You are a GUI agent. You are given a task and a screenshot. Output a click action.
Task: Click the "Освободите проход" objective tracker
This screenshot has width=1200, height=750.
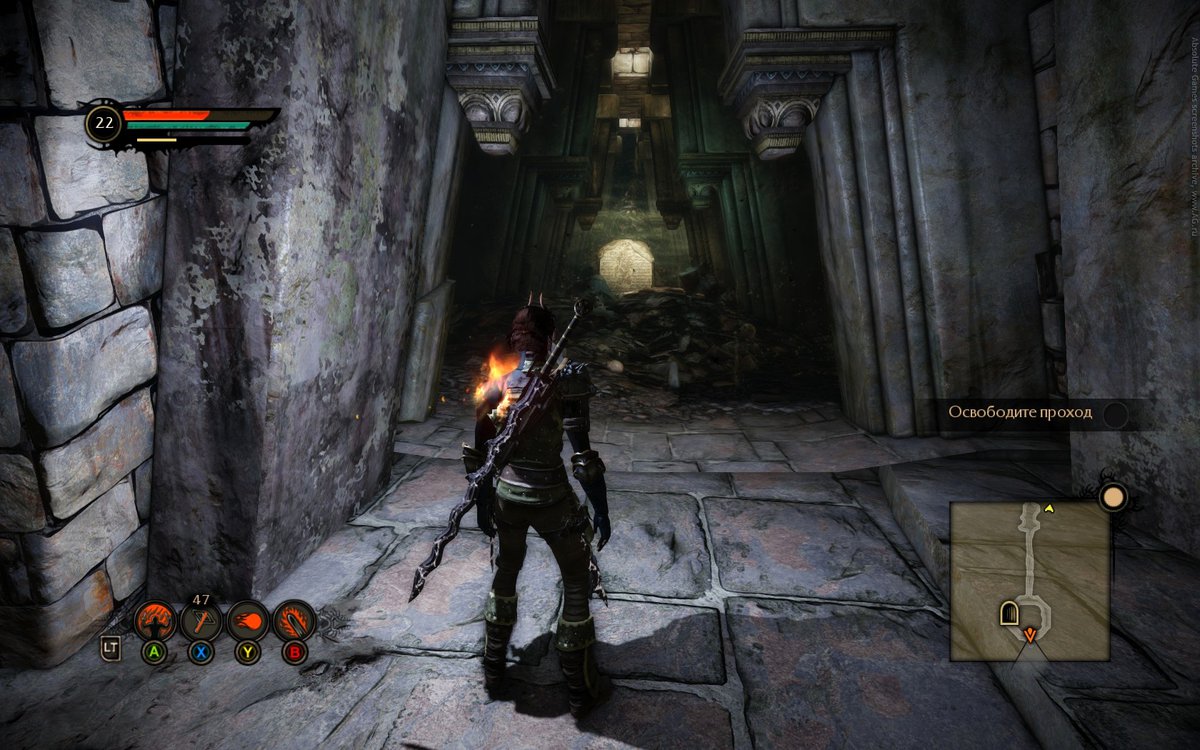[x=1035, y=413]
